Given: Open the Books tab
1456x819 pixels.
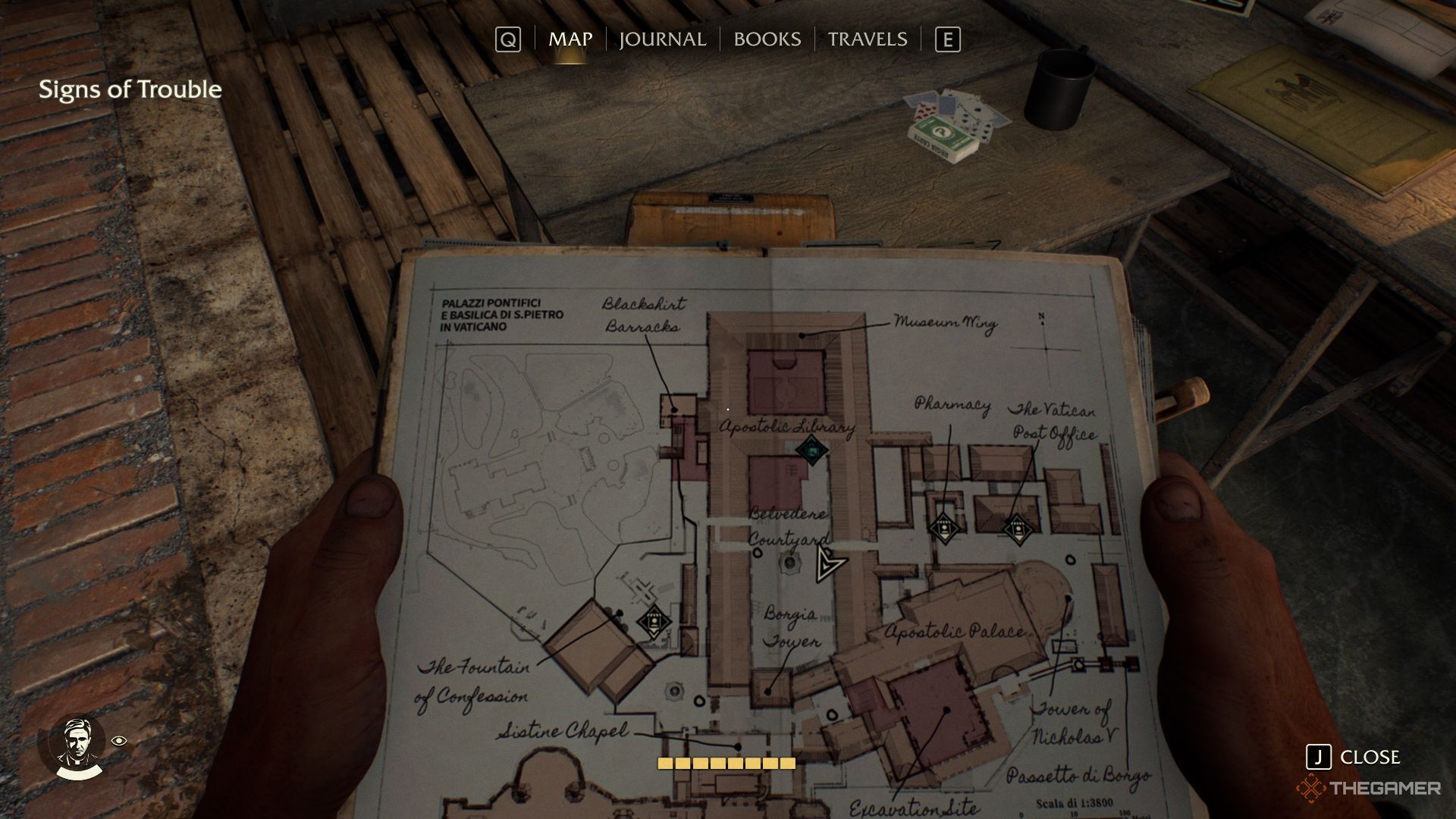Looking at the screenshot, I should tap(767, 39).
